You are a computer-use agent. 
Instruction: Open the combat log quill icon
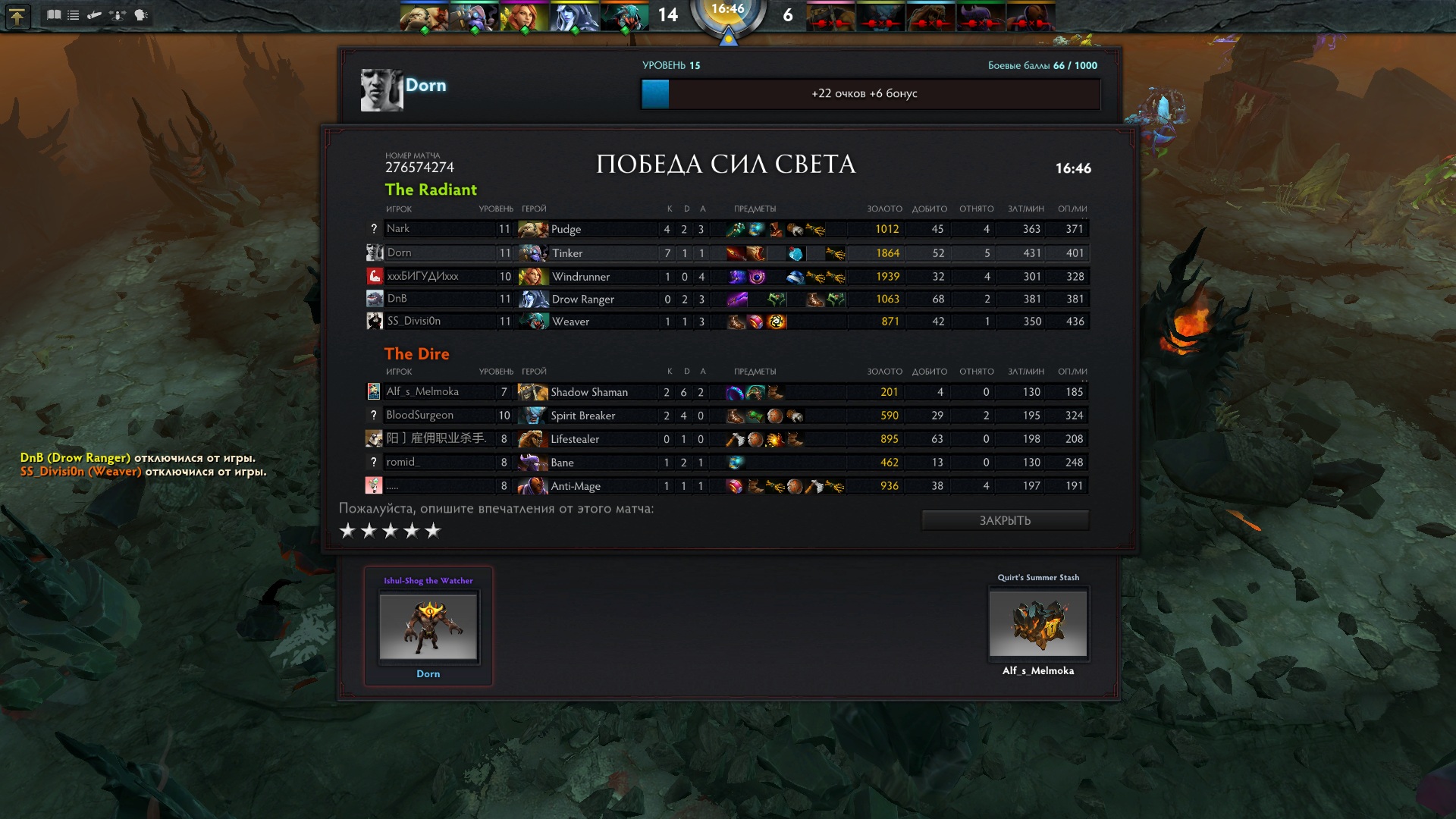(95, 14)
